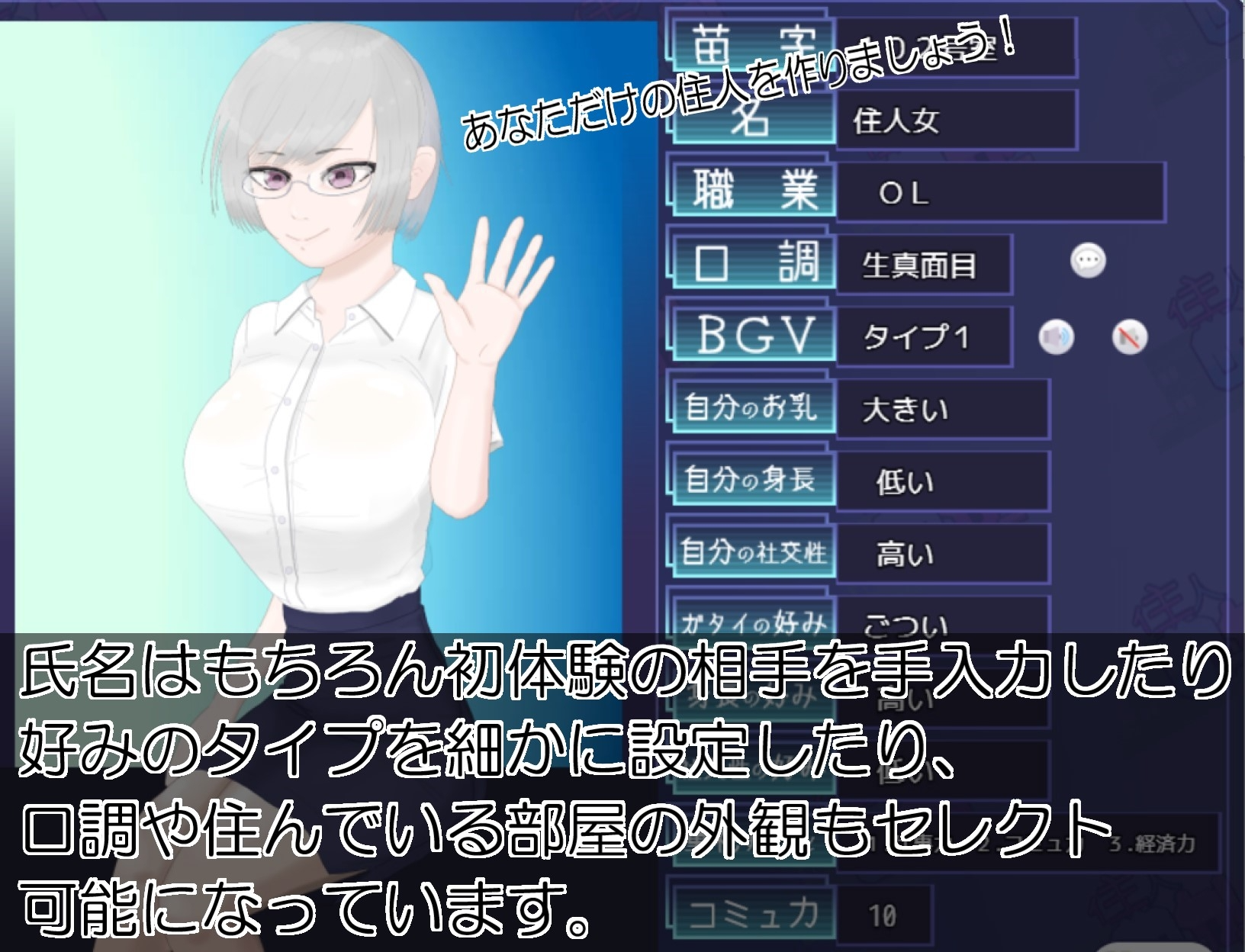Toggle the 自分のお乳 option from 大きい
The width and height of the screenshot is (1245, 952).
coord(942,409)
